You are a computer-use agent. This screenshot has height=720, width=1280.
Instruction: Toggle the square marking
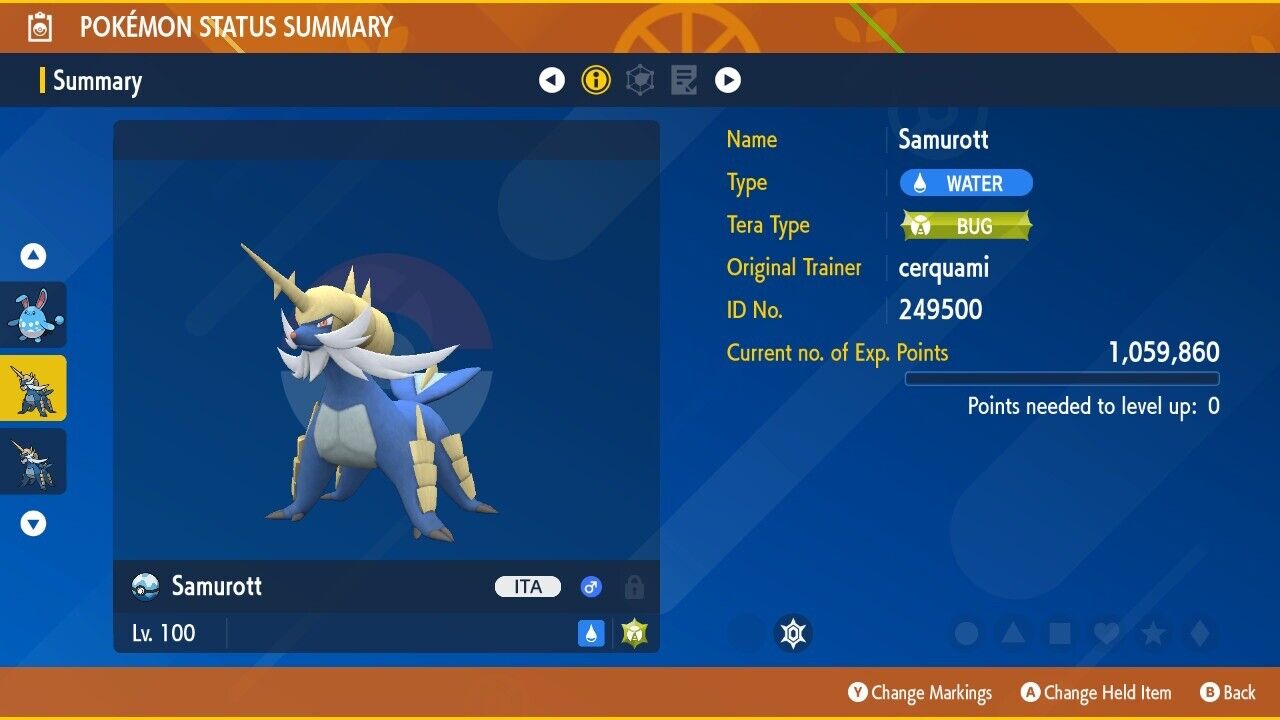[1059, 633]
